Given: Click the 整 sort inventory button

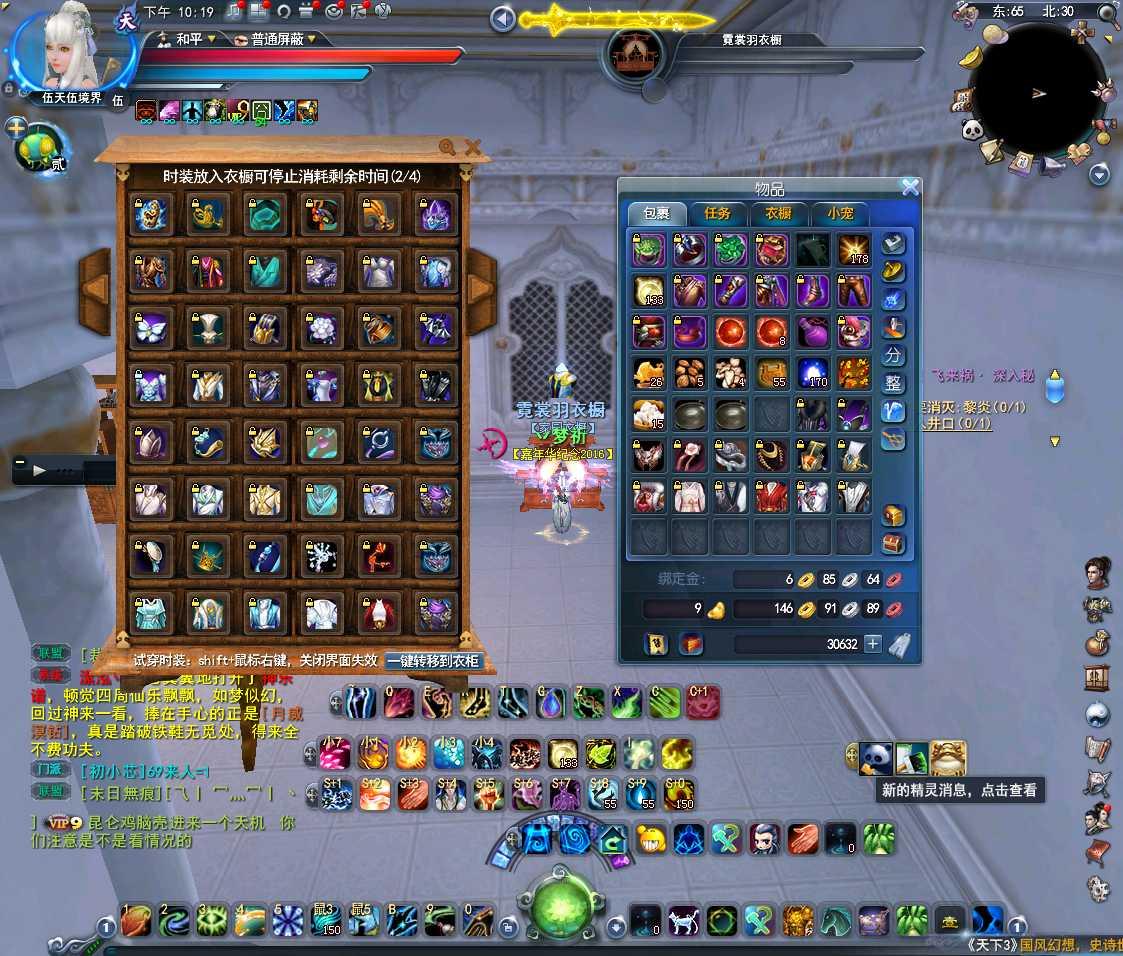Looking at the screenshot, I should (893, 383).
